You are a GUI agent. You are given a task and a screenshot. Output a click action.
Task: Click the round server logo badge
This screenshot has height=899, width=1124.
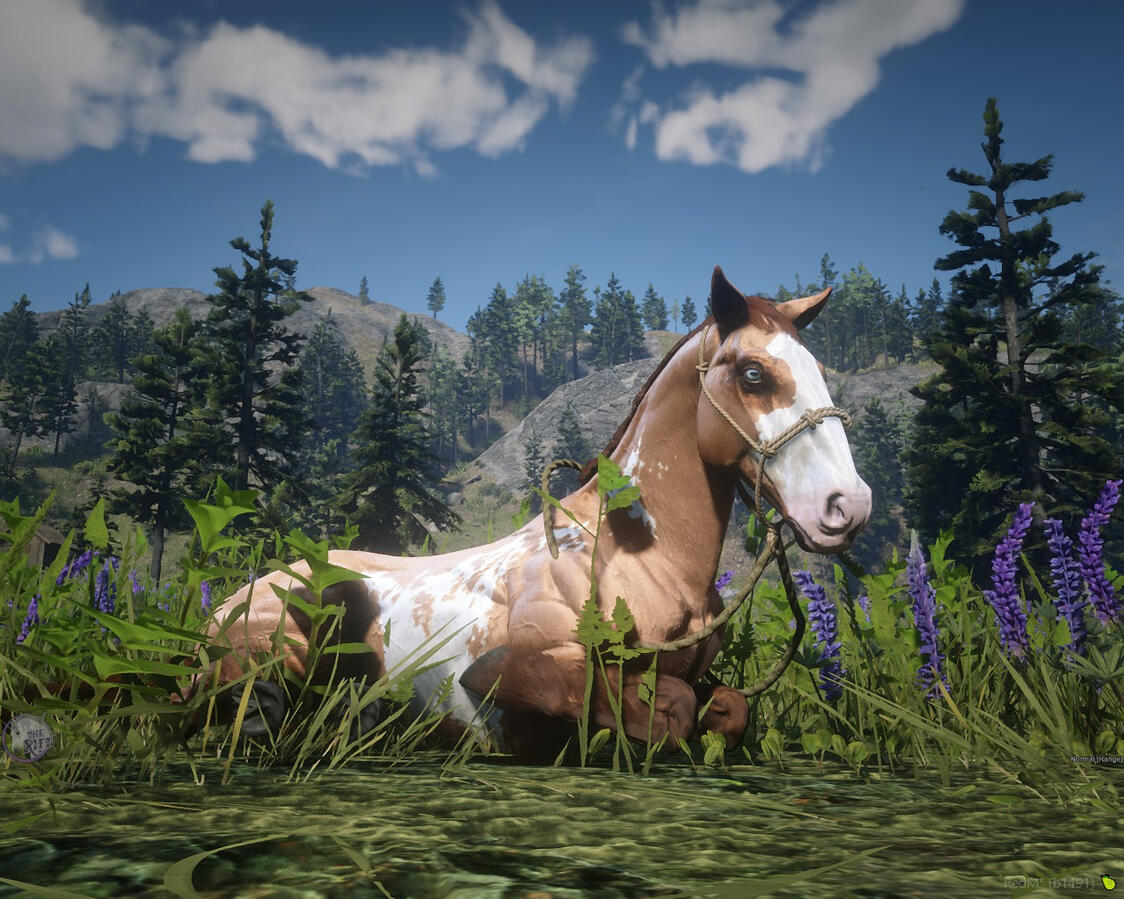point(28,738)
